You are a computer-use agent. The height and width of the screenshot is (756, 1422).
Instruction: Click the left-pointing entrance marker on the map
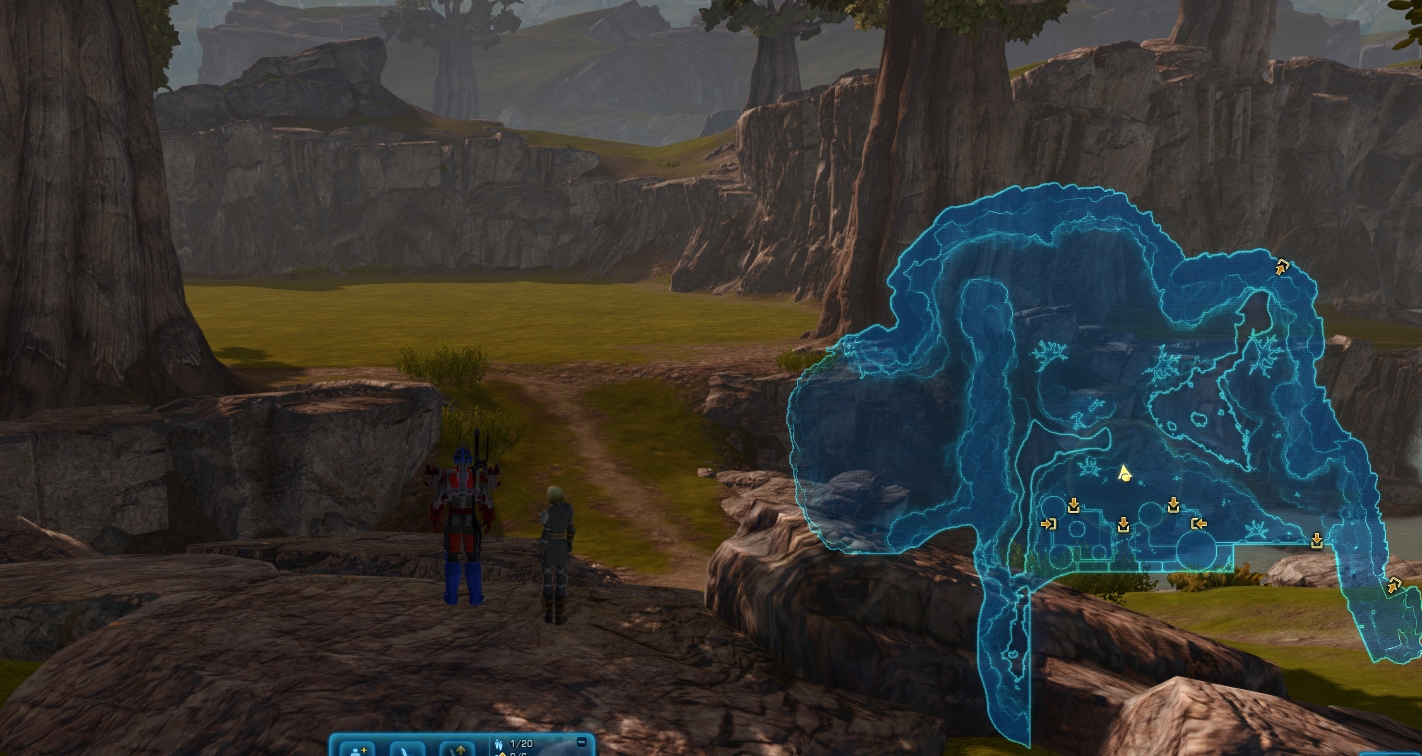[1198, 523]
